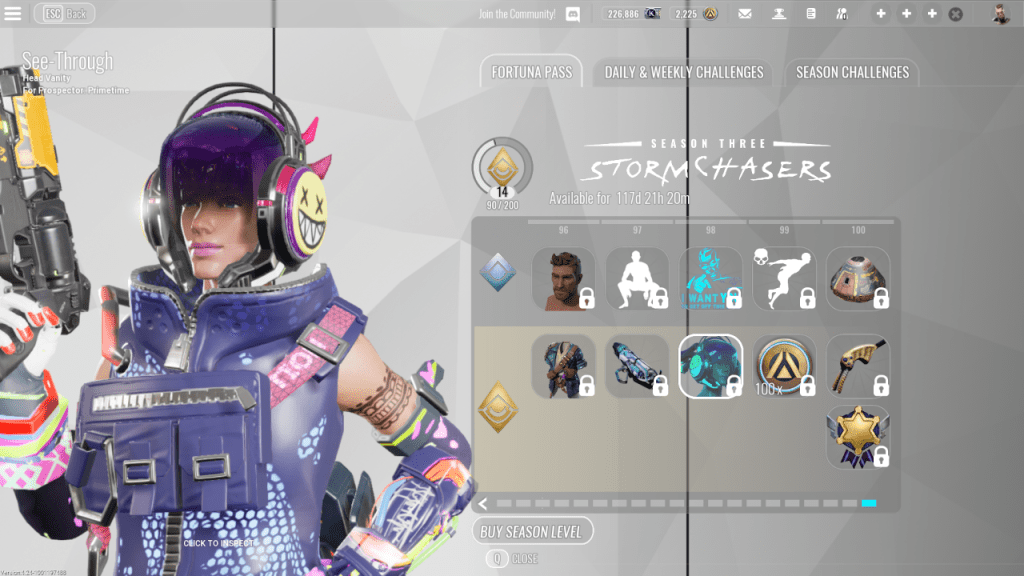Select the bearded head reward tile

pyautogui.click(x=563, y=279)
